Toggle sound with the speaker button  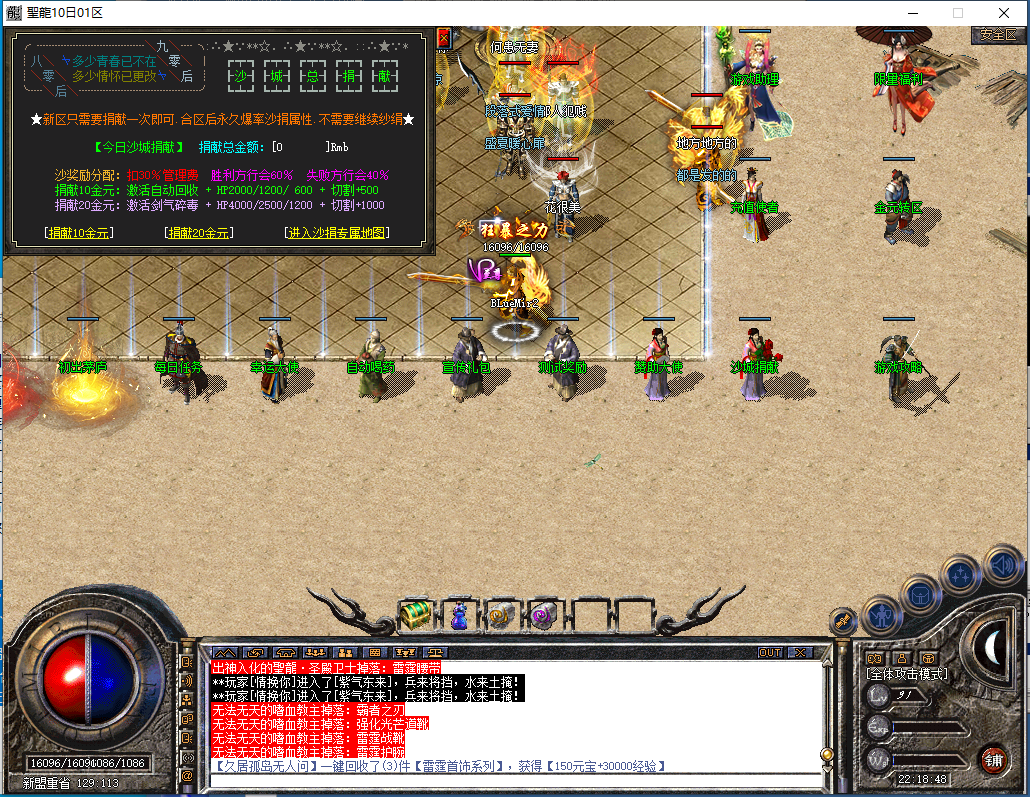(x=1002, y=563)
